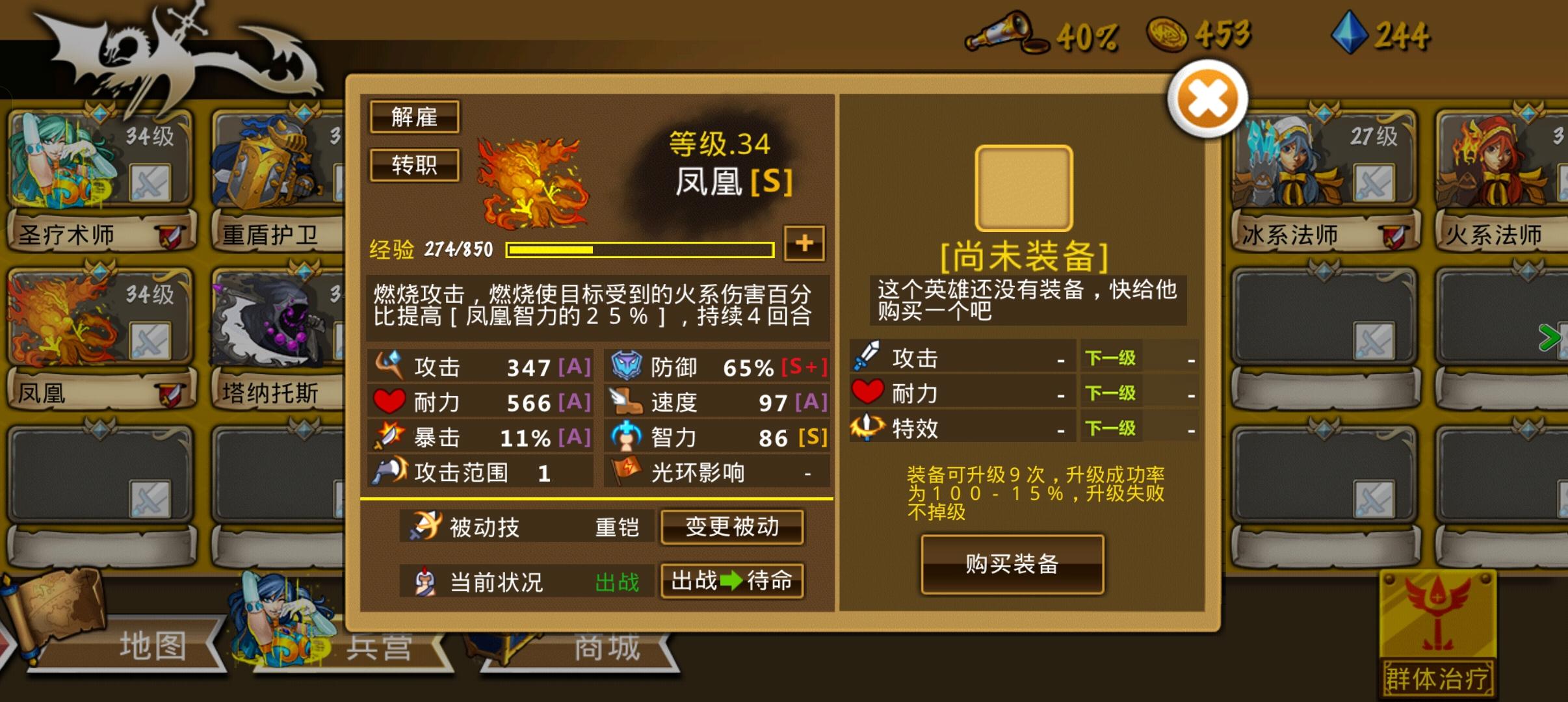This screenshot has width=1568, height=702.
Task: Select the attack sword icon beside 攻击 stat
Action: (x=390, y=366)
